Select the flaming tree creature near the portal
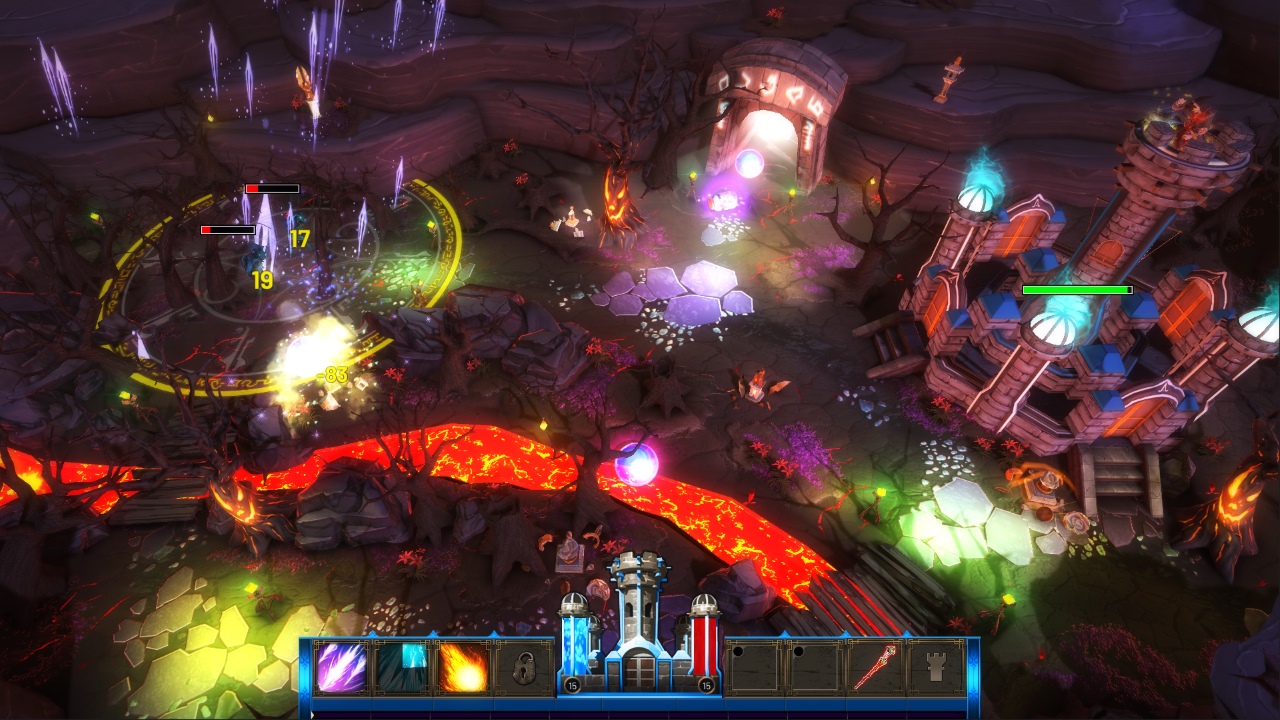The width and height of the screenshot is (1280, 720). (617, 198)
